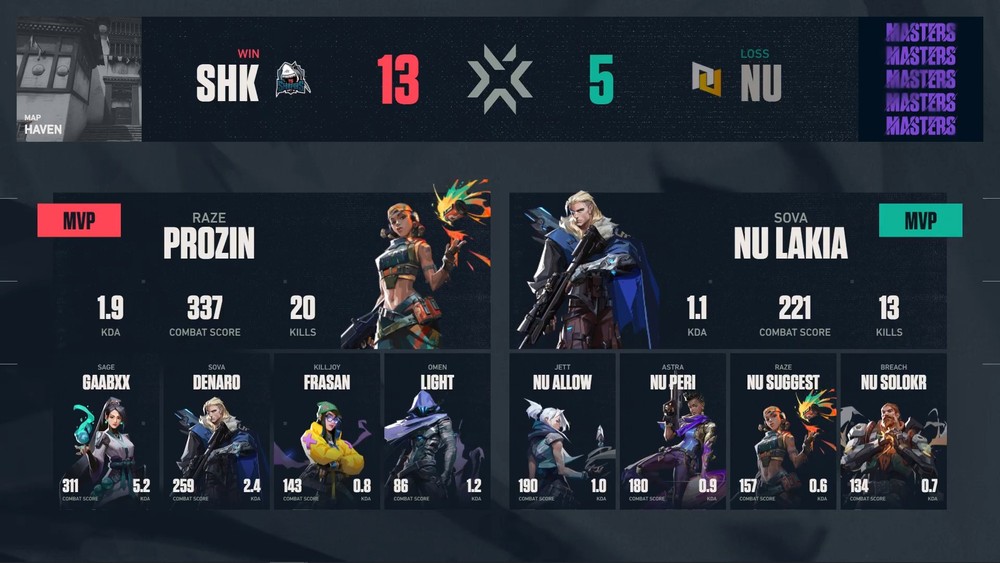Viewport: 1000px width, 563px height.
Task: Open the PROZIN Raze MVP panel
Action: [272, 270]
